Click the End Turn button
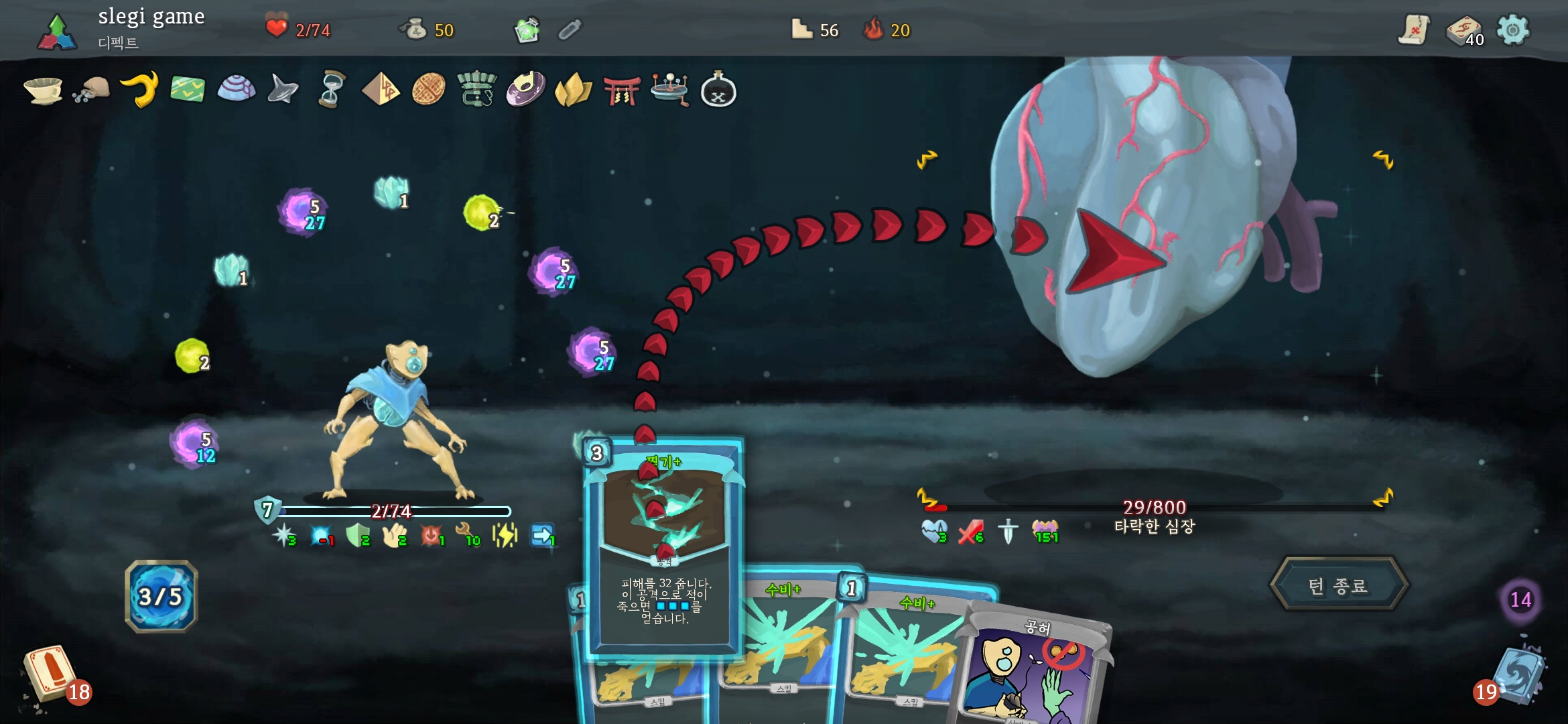The width and height of the screenshot is (1568, 724). [x=1338, y=586]
